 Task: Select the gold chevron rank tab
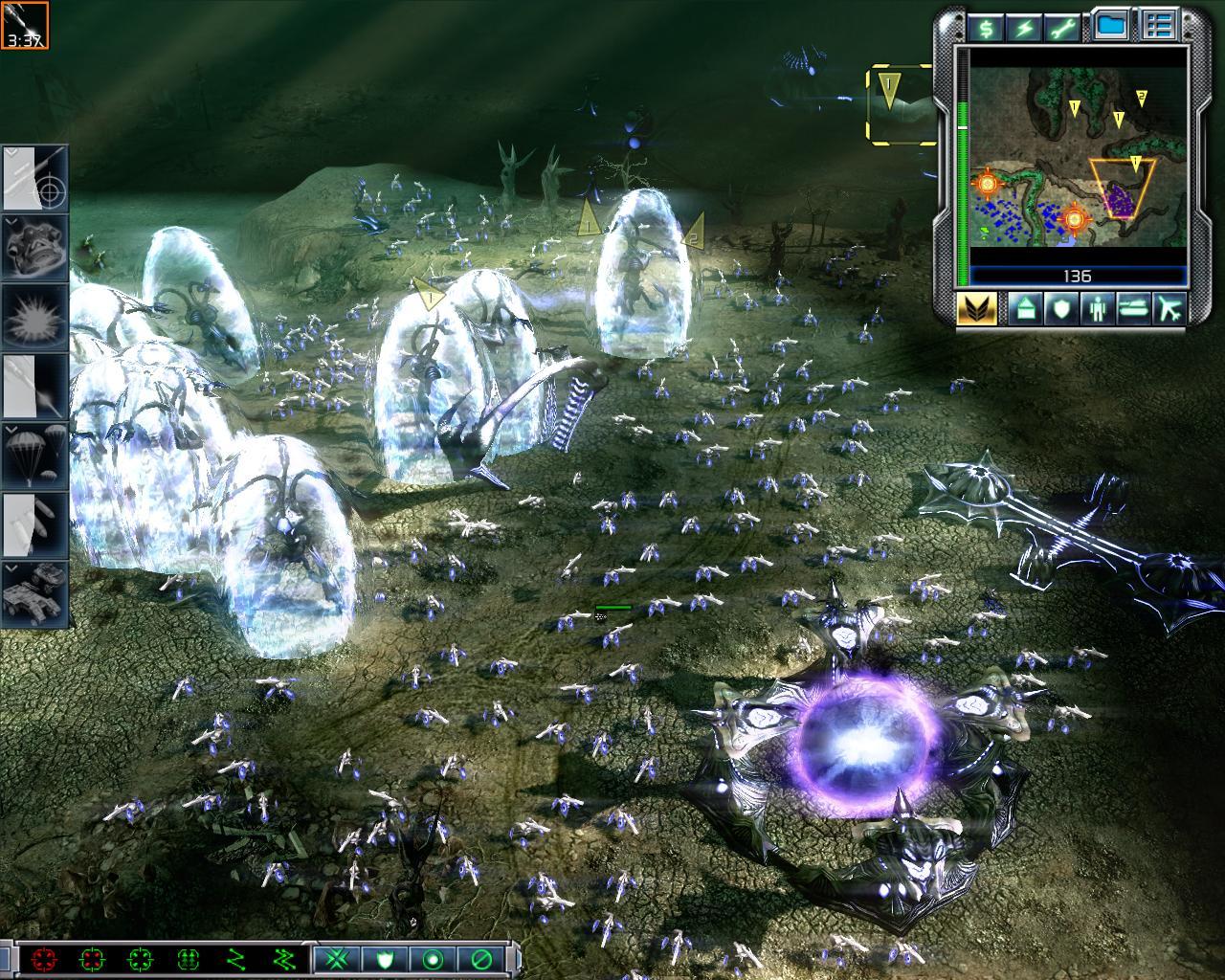[977, 308]
